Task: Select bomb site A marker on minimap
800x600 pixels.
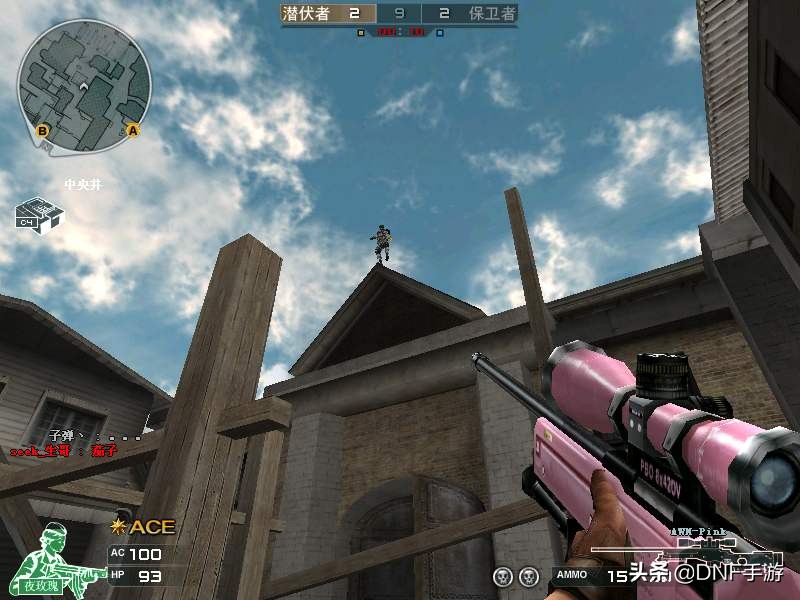Action: tap(132, 130)
